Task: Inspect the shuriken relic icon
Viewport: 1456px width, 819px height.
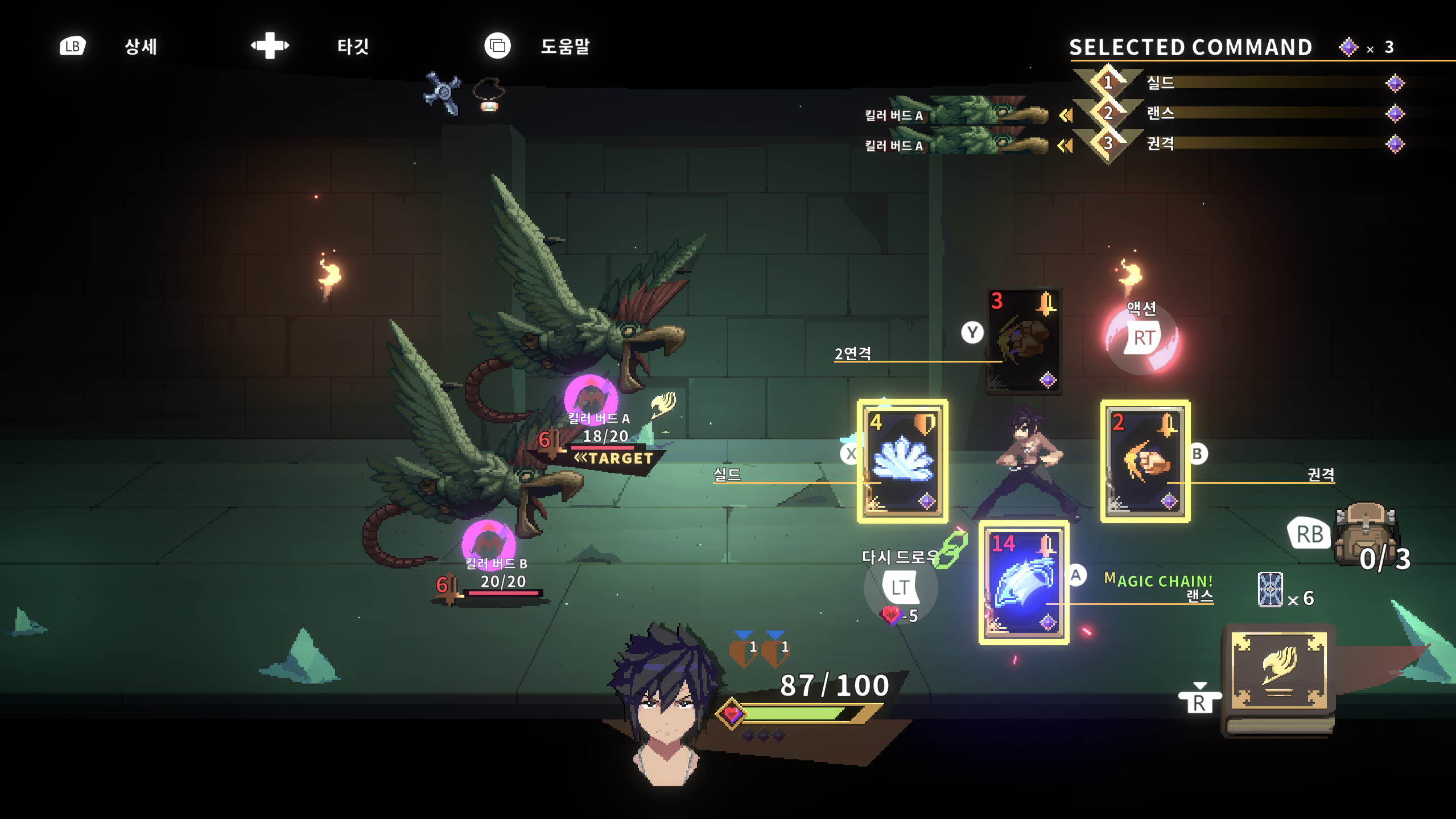Action: click(443, 93)
